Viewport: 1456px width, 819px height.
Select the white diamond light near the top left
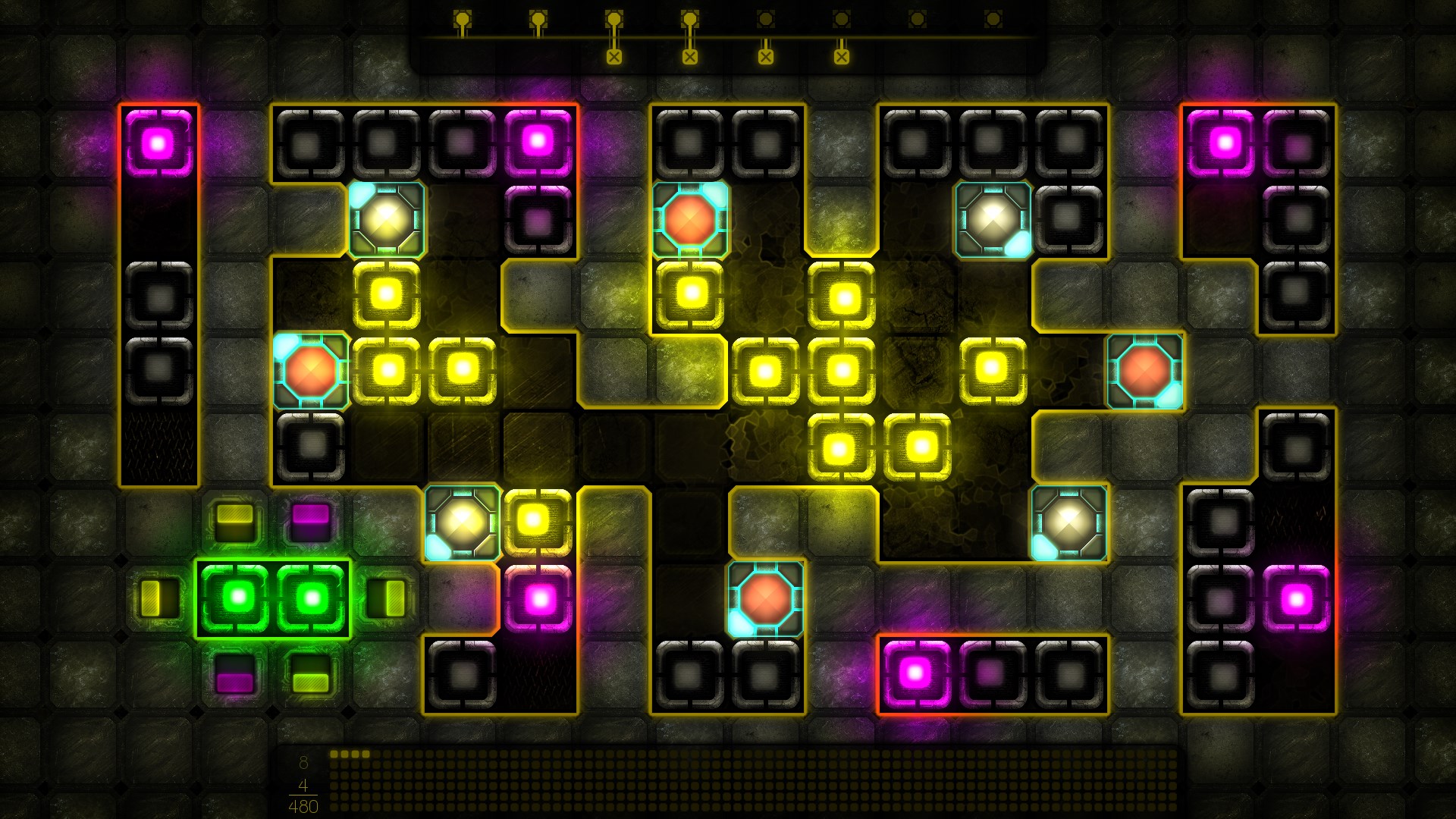point(385,220)
